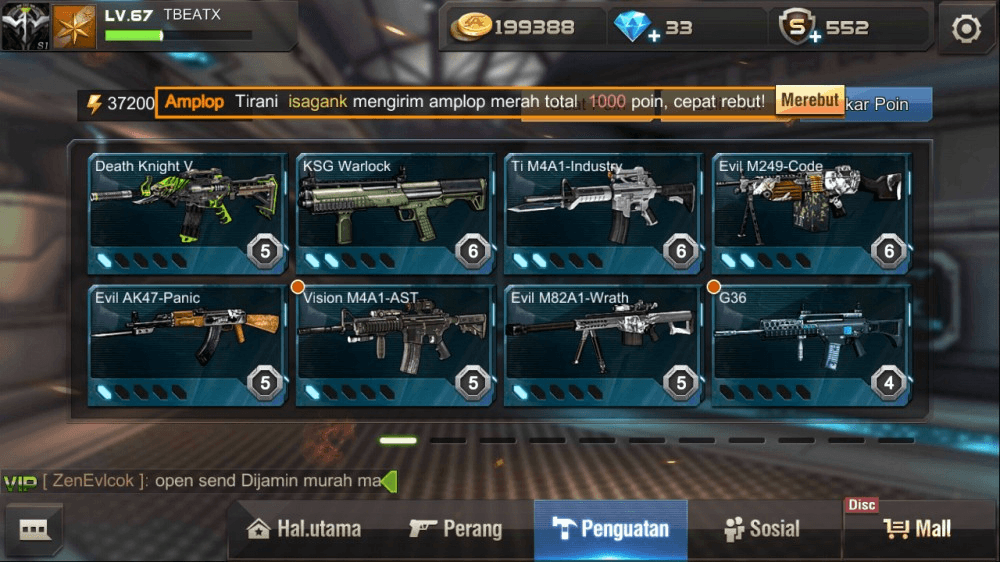Switch to the Sosial tab
The height and width of the screenshot is (562, 1000).
click(763, 529)
